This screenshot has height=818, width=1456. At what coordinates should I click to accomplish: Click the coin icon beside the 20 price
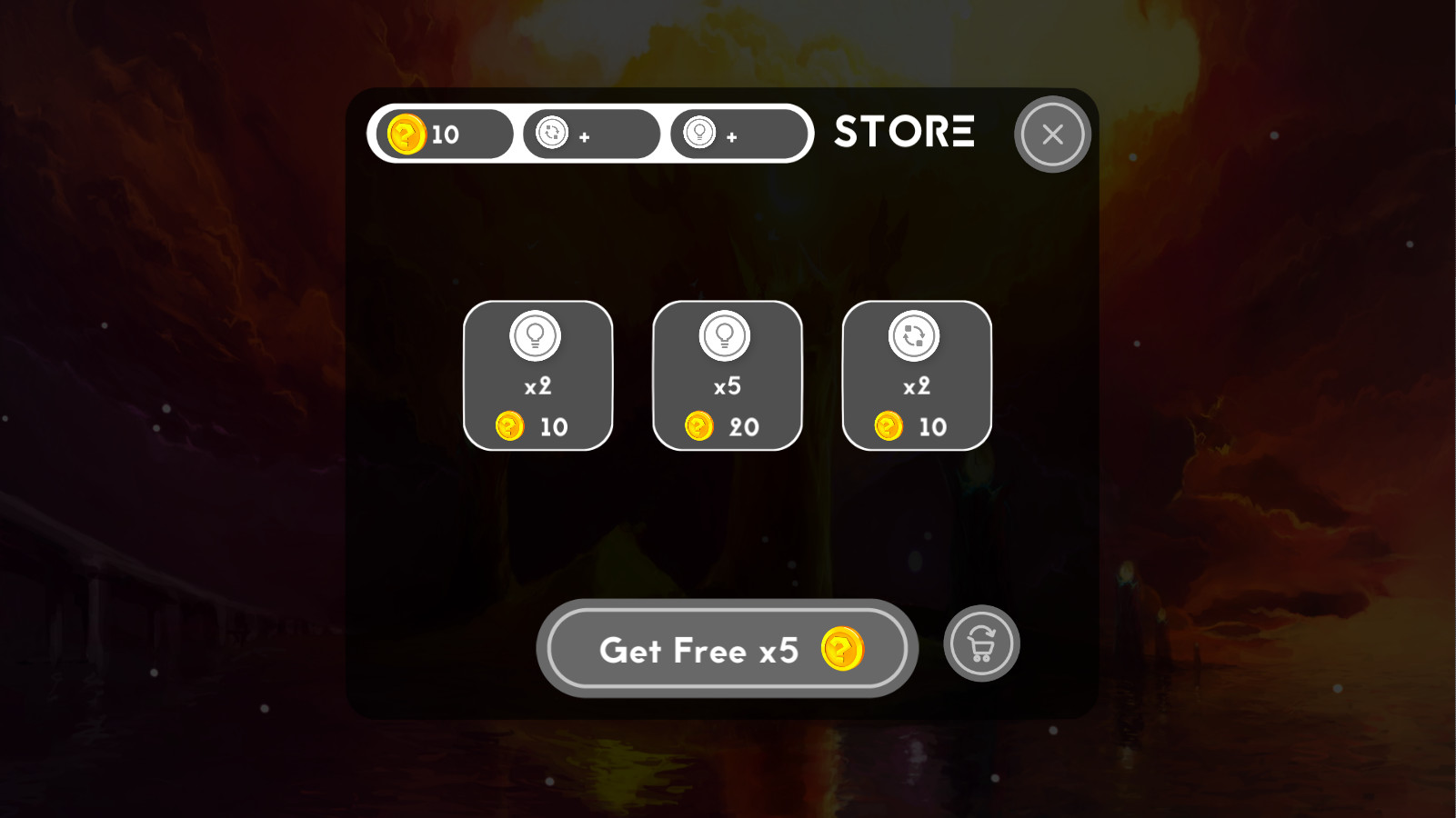click(699, 427)
